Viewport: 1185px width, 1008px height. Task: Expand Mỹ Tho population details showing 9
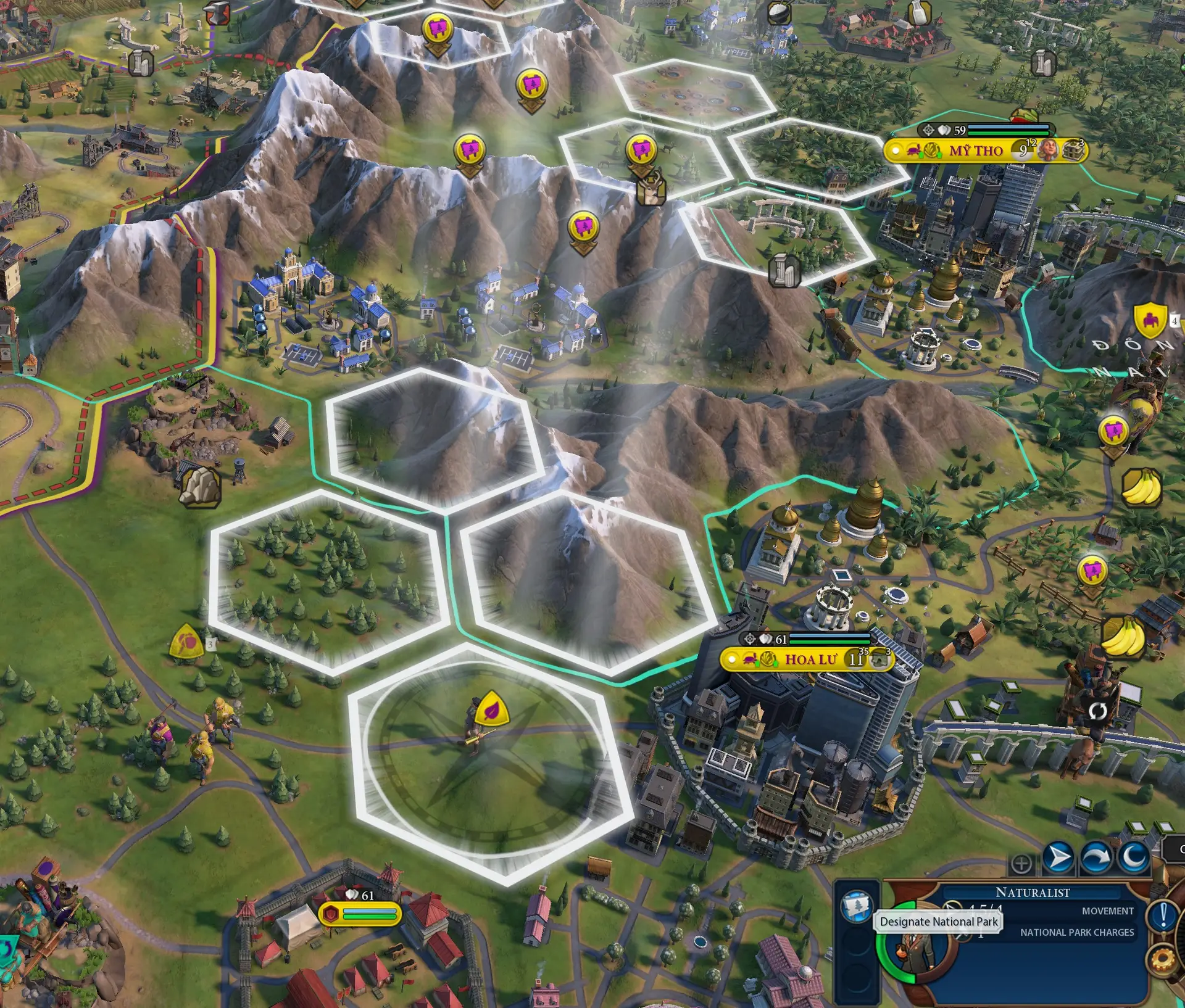(x=1021, y=151)
